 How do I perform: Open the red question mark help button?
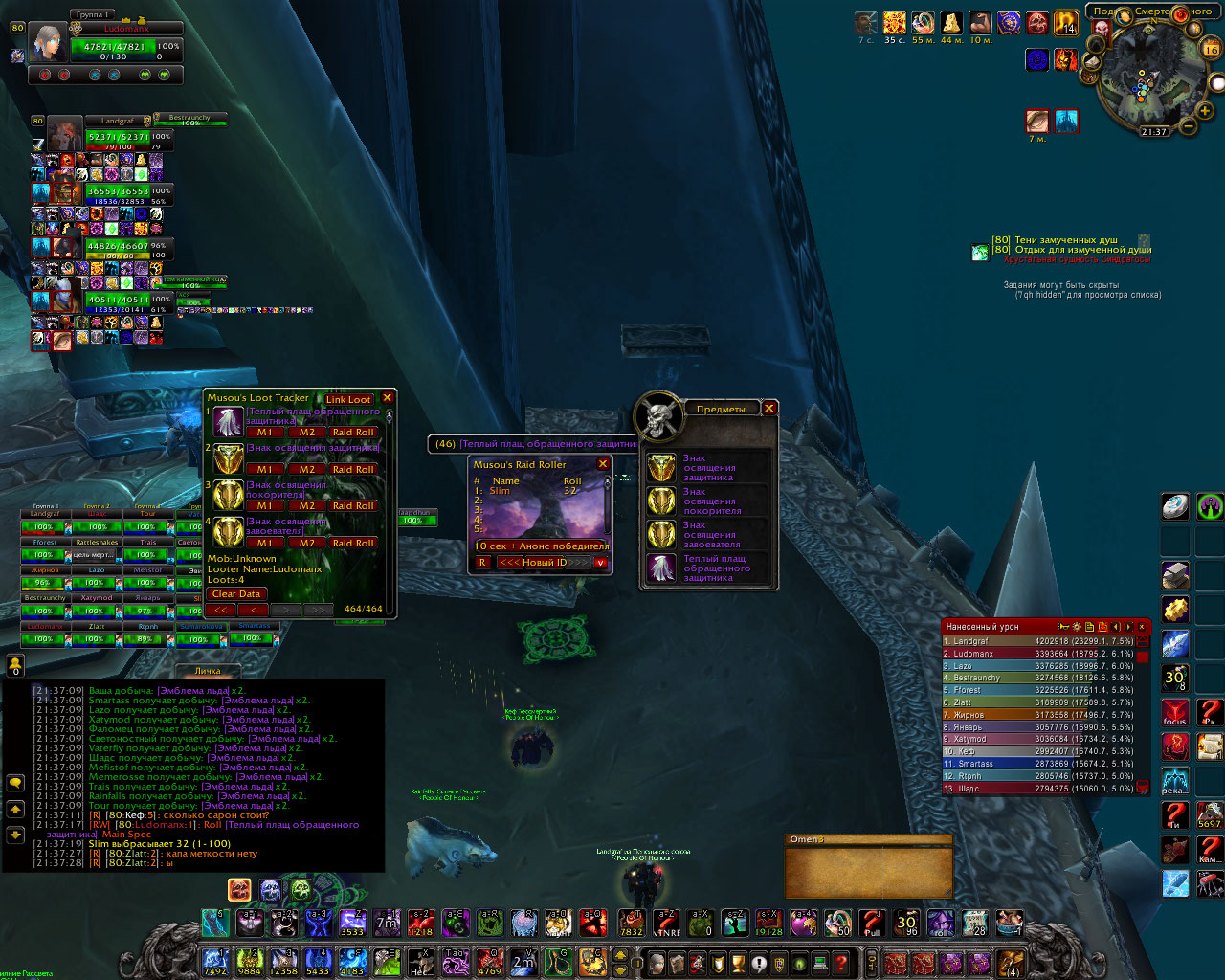[x=841, y=961]
